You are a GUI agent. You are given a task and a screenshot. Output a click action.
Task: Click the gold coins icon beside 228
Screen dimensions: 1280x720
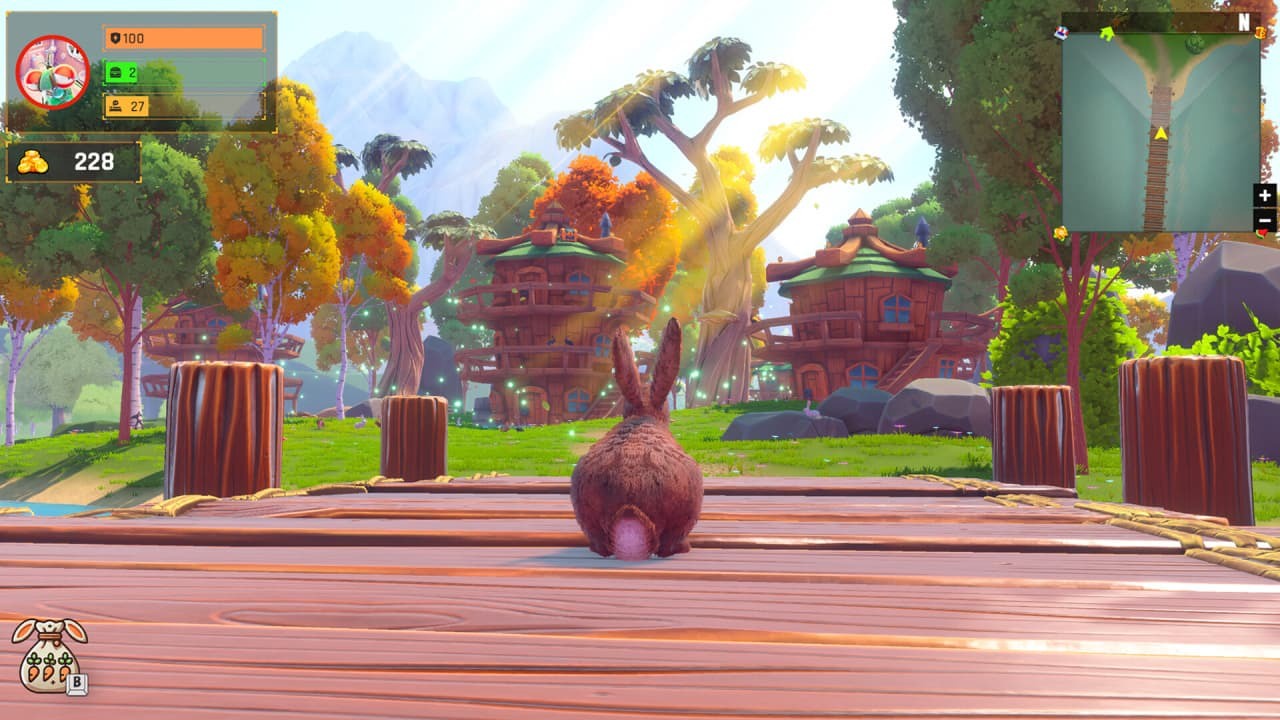pos(34,161)
